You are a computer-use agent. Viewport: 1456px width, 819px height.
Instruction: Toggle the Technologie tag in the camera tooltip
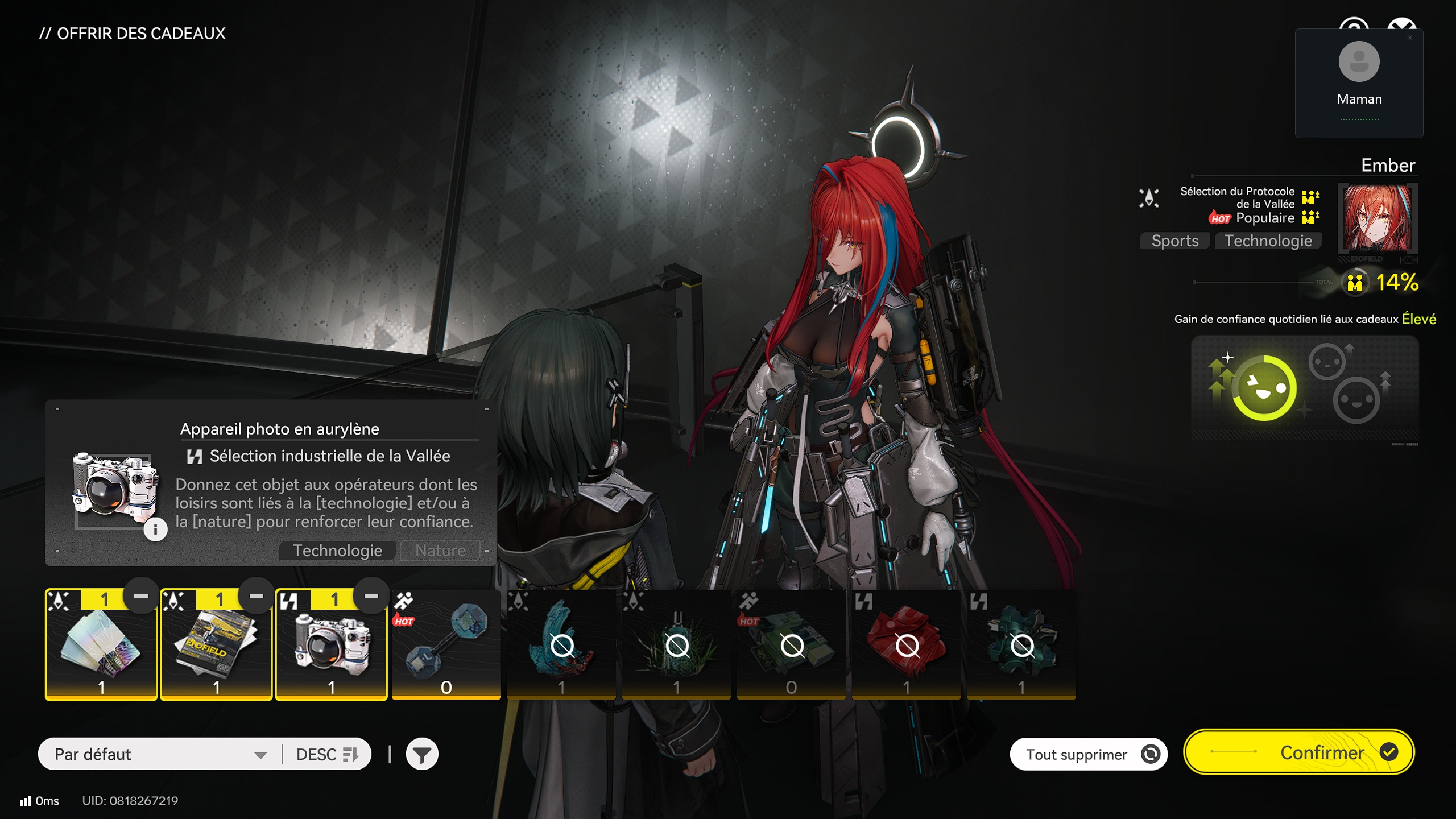337,550
